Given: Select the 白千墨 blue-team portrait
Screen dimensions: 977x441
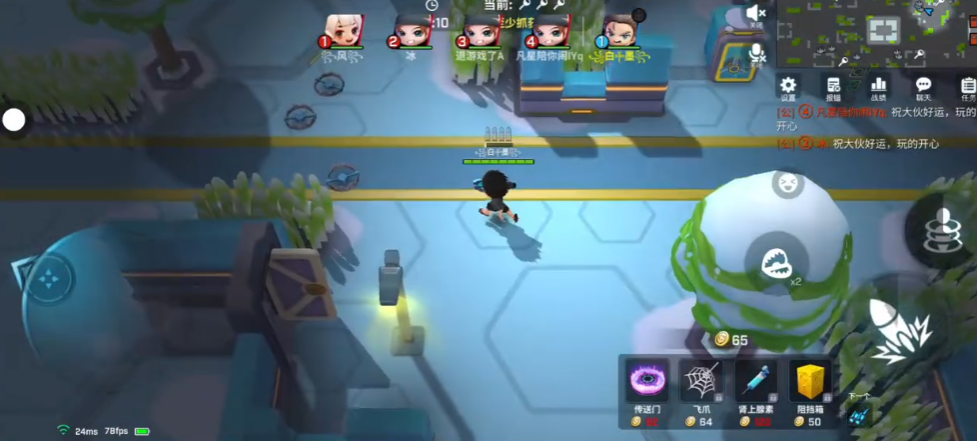Looking at the screenshot, I should [620, 31].
